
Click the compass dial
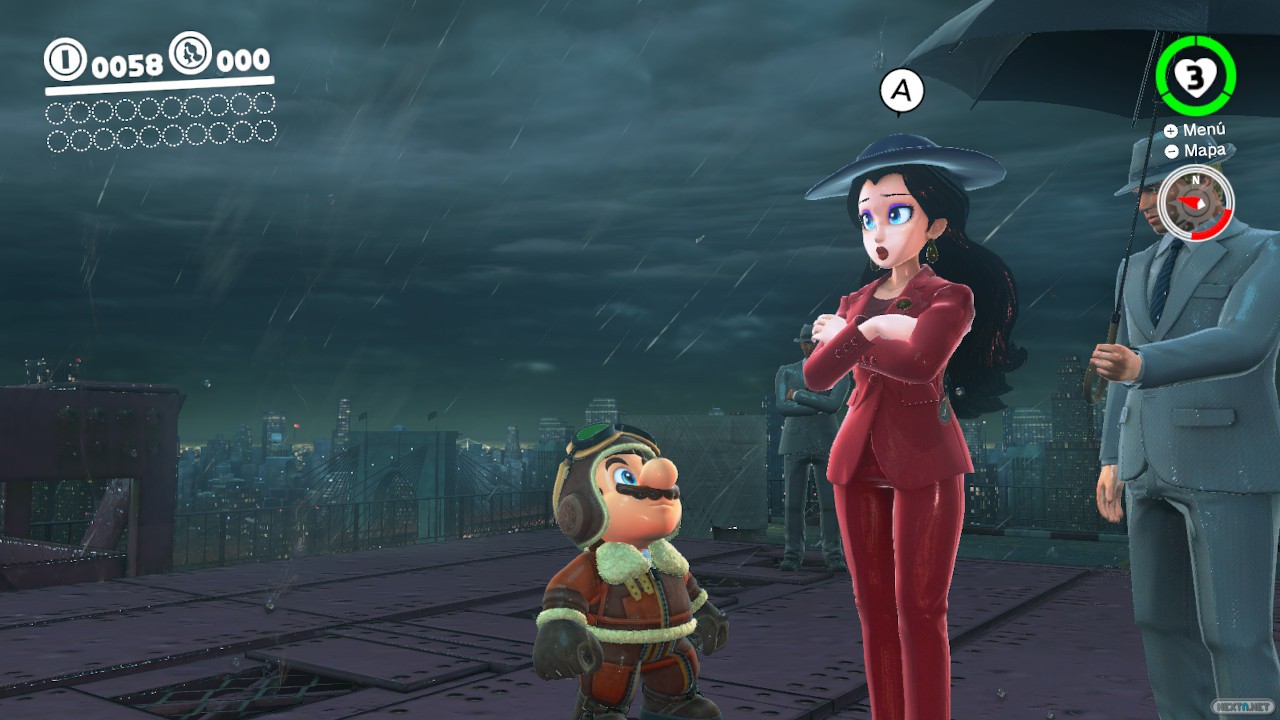[x=1195, y=202]
